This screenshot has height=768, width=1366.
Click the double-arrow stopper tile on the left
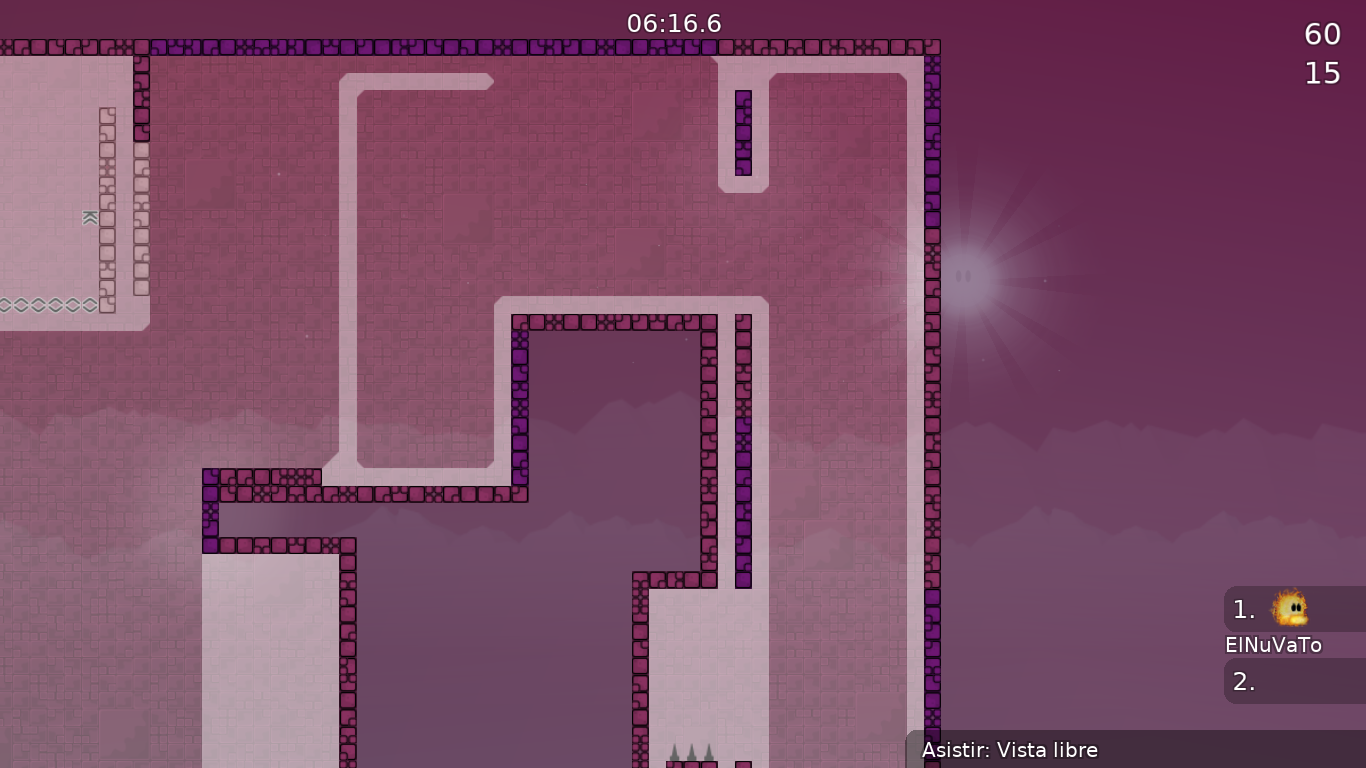click(x=88, y=217)
